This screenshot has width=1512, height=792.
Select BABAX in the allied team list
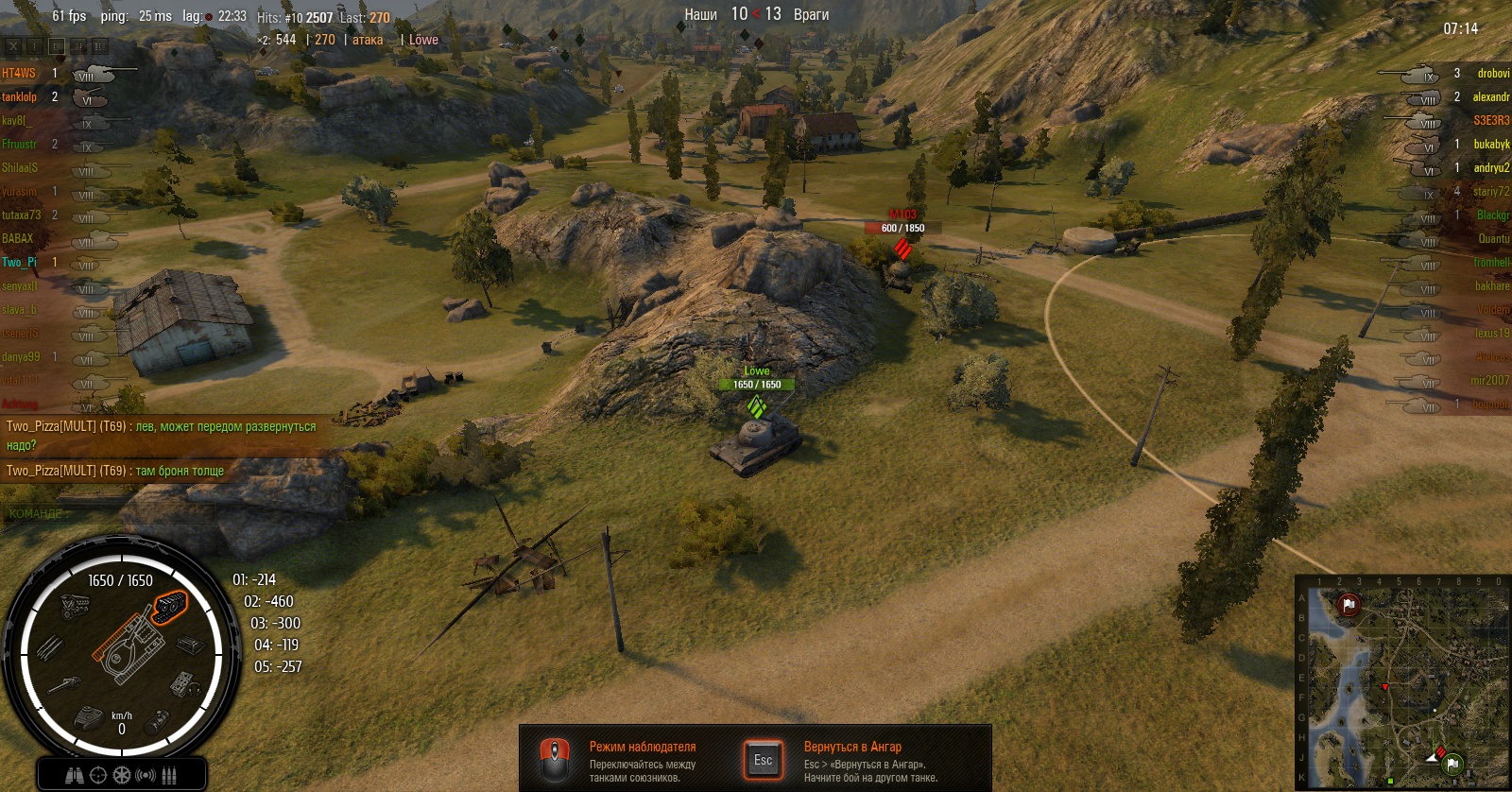[x=18, y=238]
